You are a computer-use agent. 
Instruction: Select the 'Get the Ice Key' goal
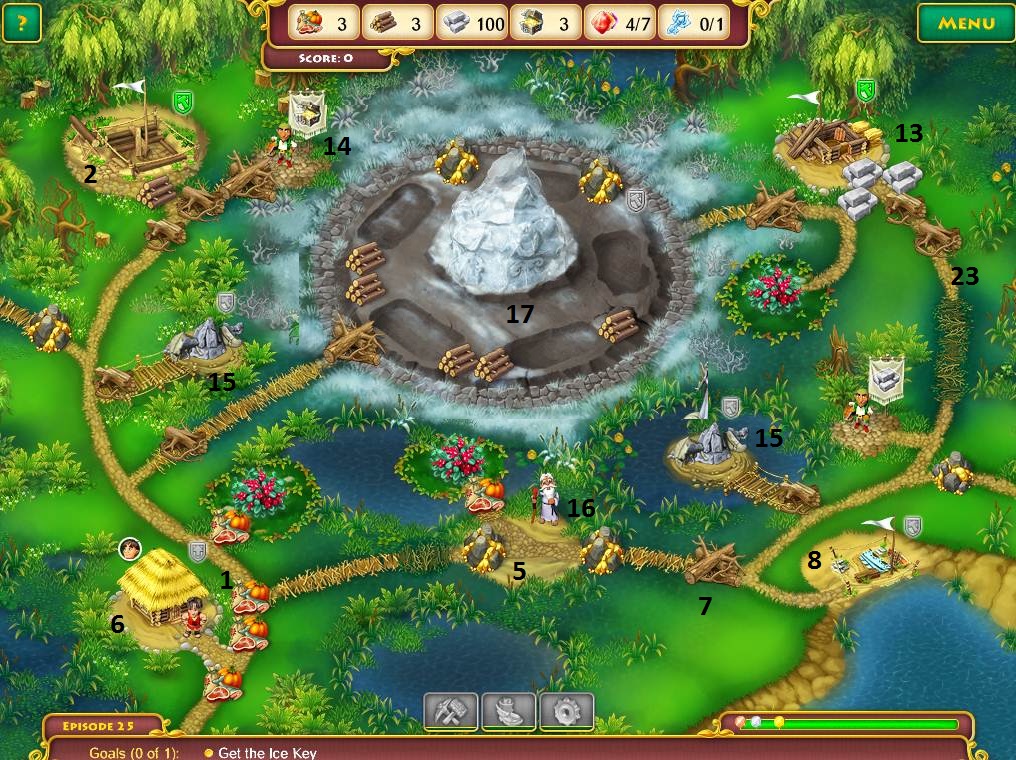click(267, 752)
